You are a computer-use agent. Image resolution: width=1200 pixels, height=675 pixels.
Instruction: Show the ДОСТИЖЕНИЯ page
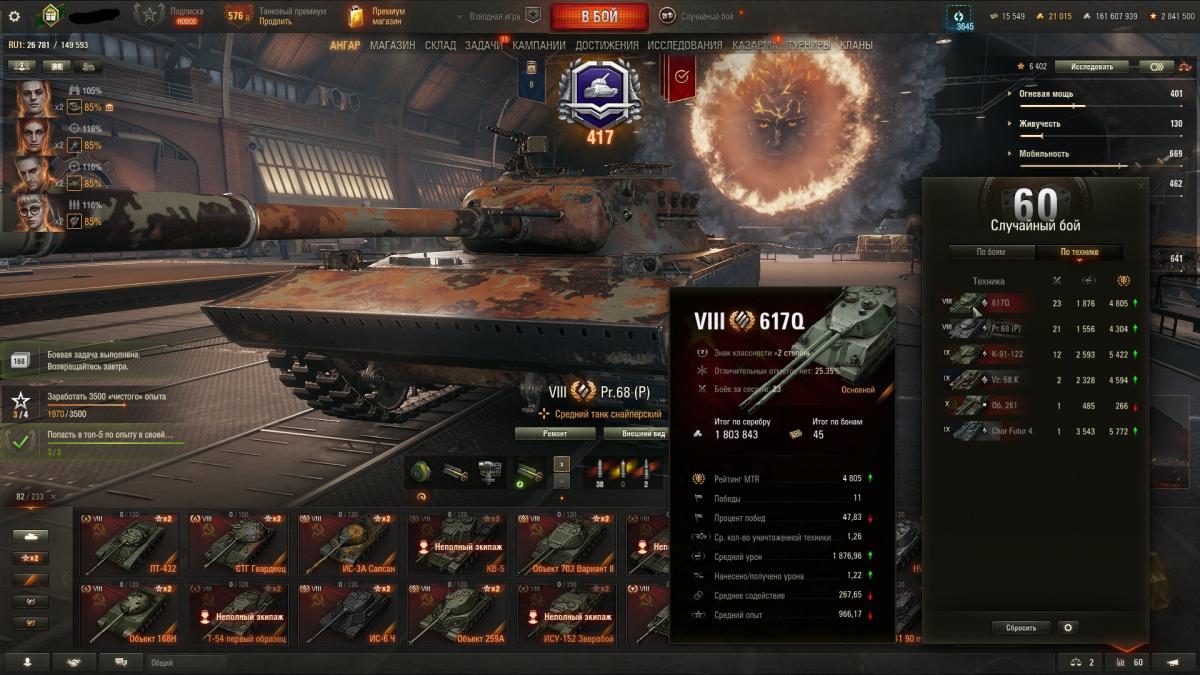click(x=606, y=45)
